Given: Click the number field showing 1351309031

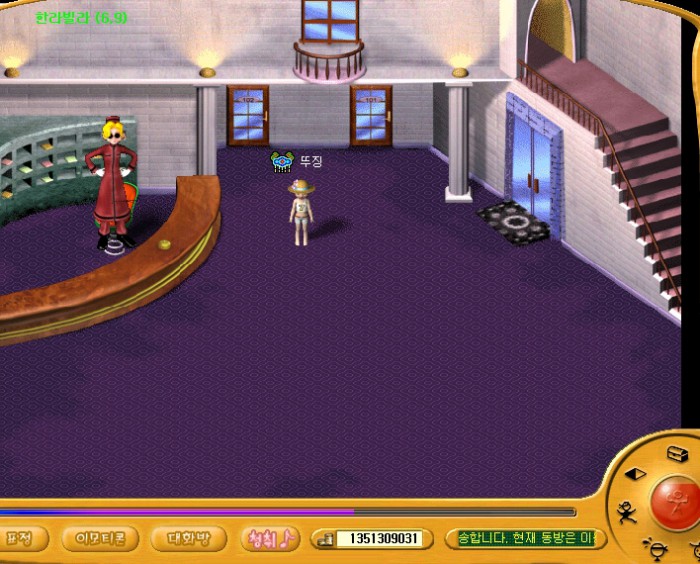Looking at the screenshot, I should coord(377,539).
